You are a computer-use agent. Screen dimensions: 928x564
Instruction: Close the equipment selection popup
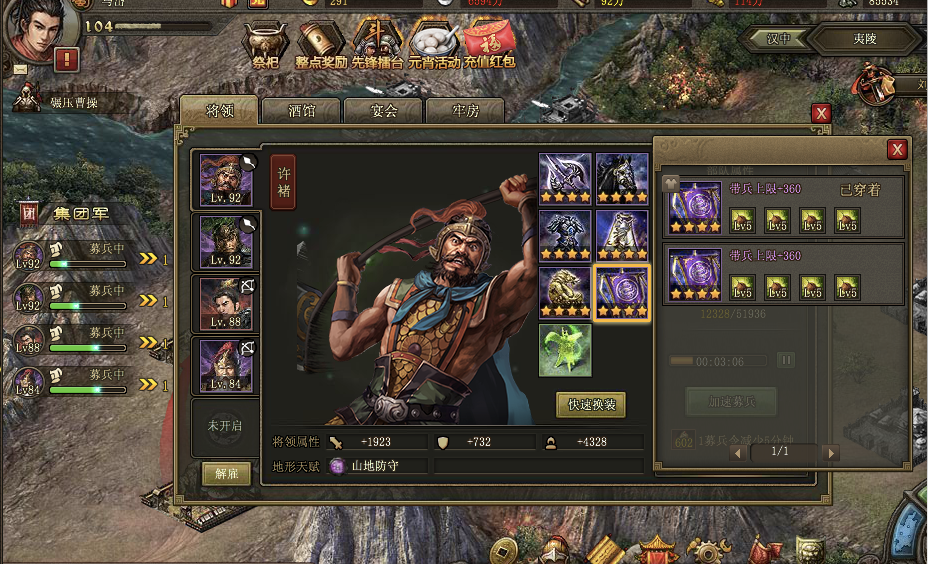[897, 149]
